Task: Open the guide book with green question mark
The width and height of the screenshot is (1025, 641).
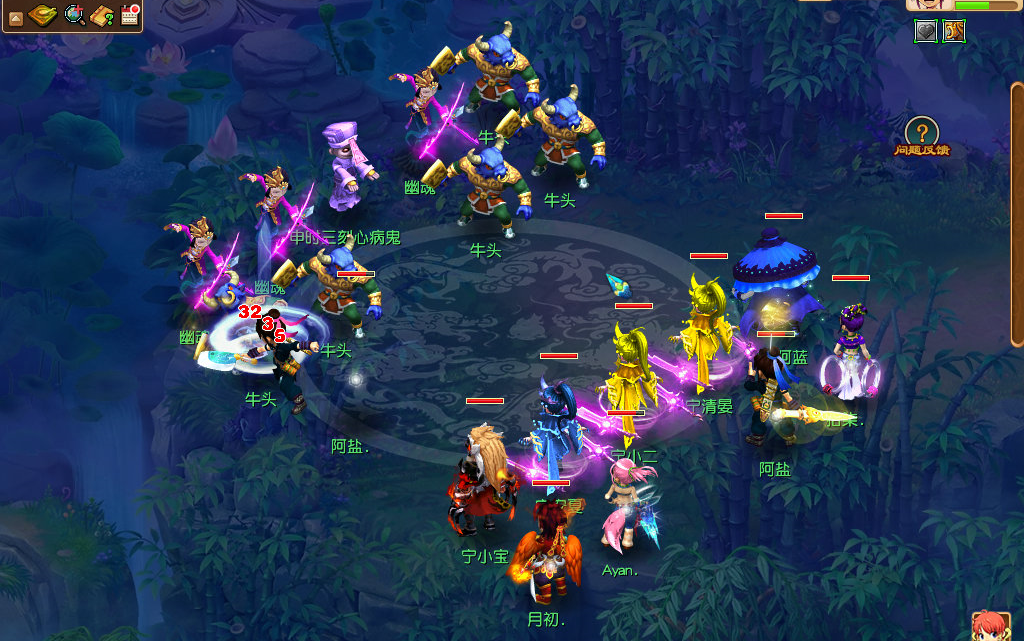Action: click(x=102, y=15)
